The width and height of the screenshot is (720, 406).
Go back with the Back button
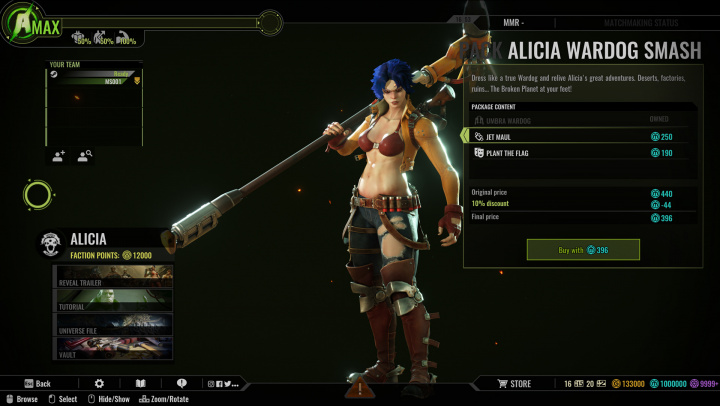[37, 383]
